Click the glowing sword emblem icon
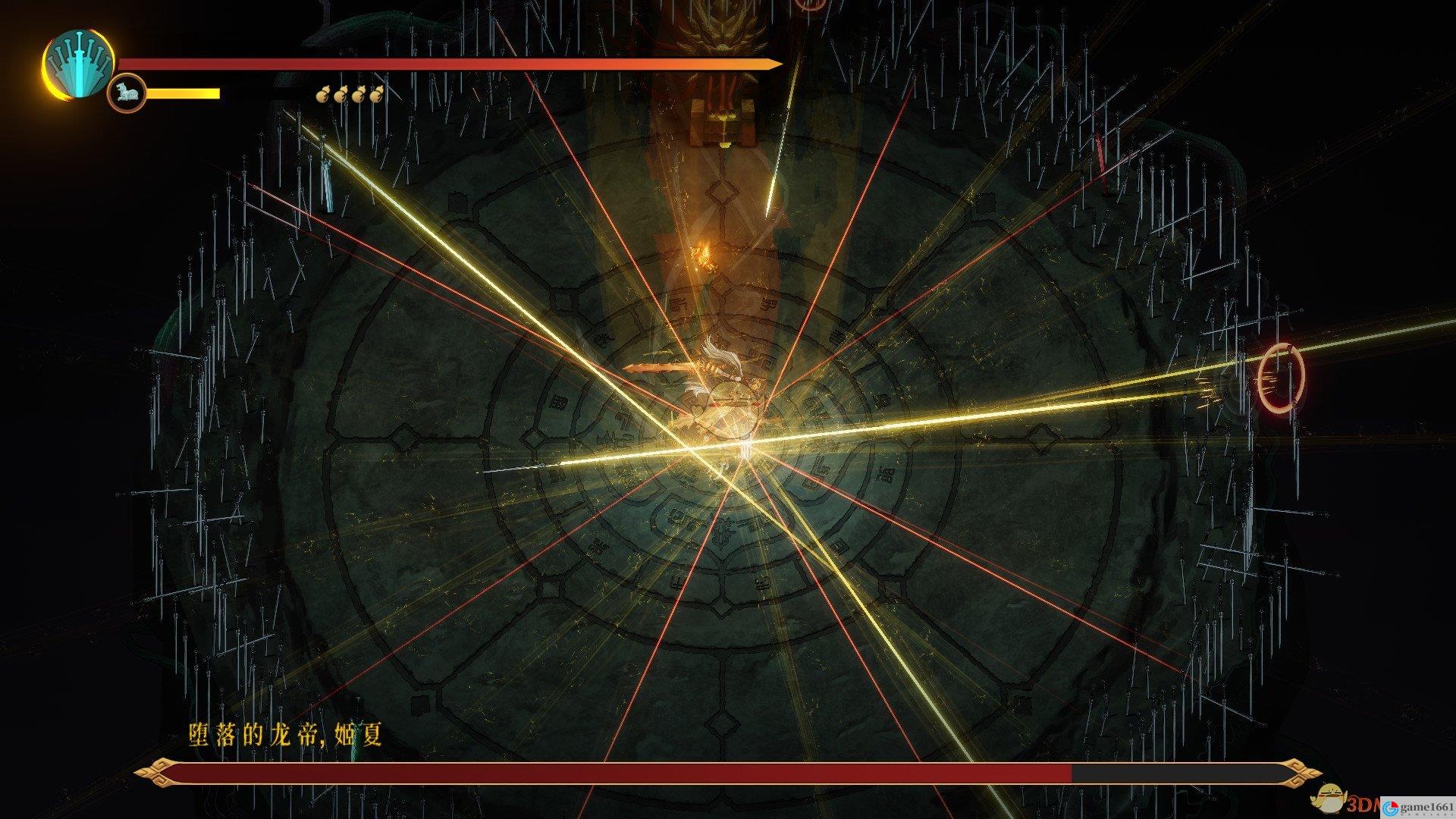 pyautogui.click(x=78, y=65)
